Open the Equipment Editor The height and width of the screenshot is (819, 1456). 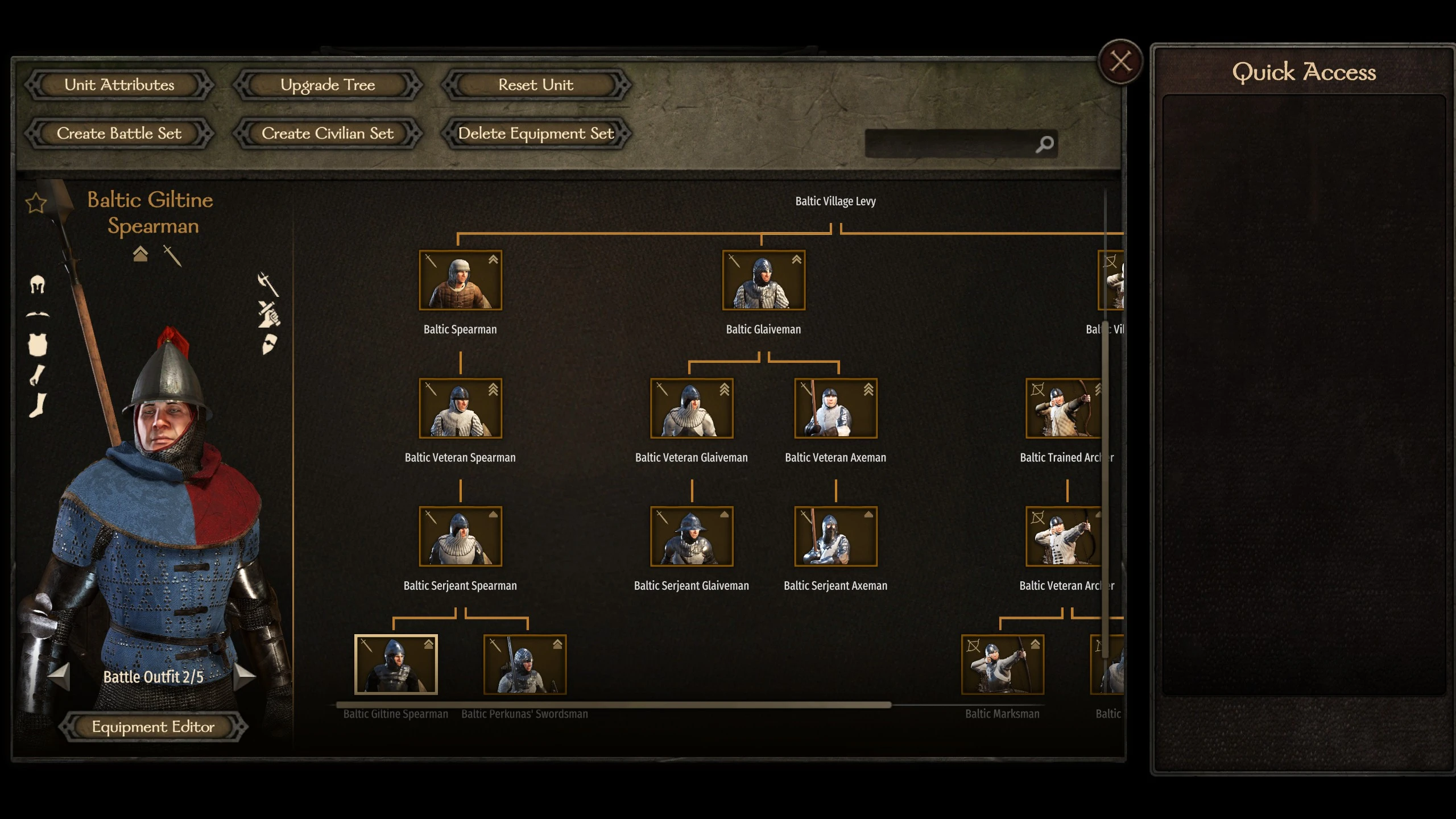tap(153, 727)
